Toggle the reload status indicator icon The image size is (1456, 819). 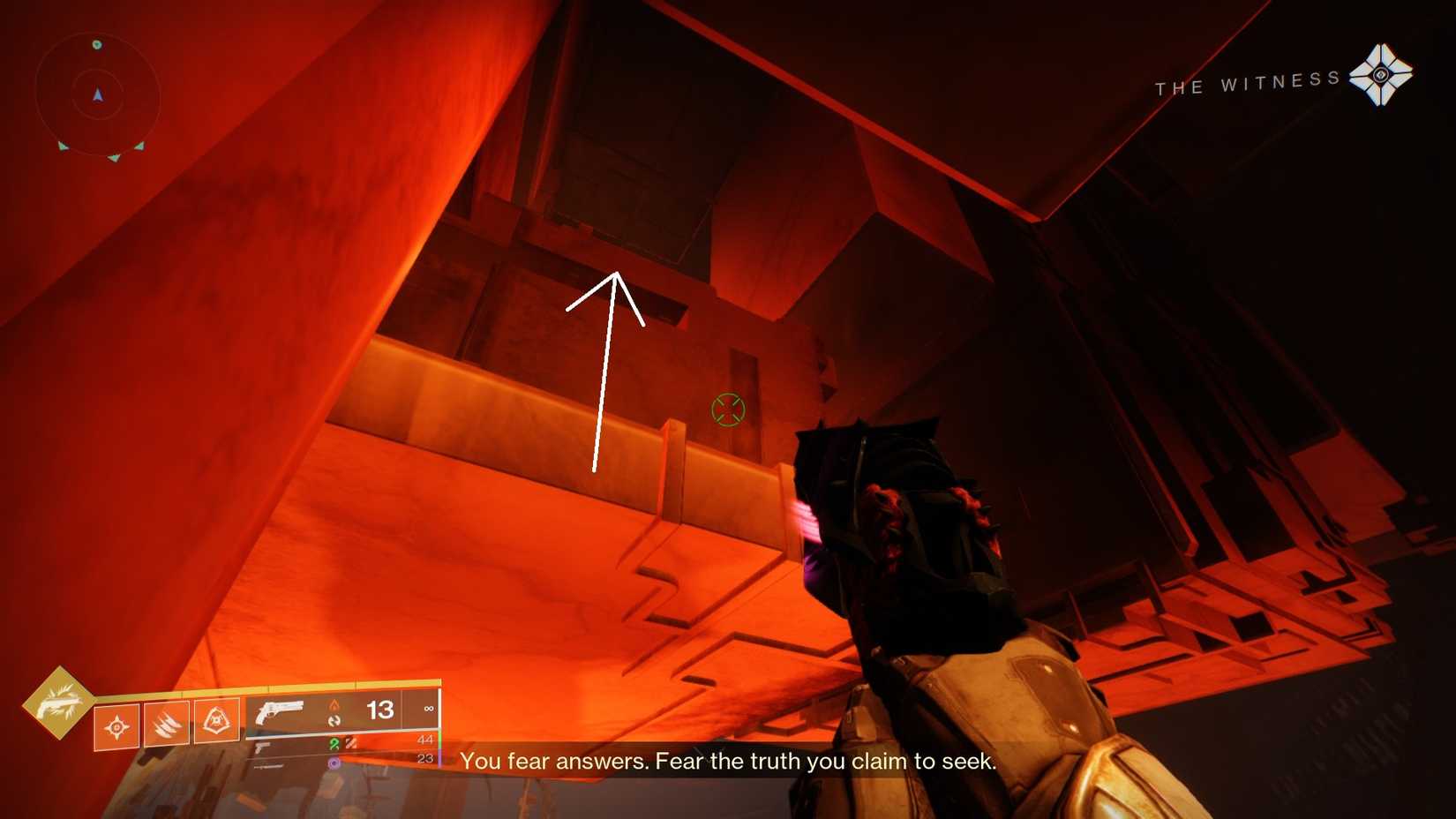(333, 720)
